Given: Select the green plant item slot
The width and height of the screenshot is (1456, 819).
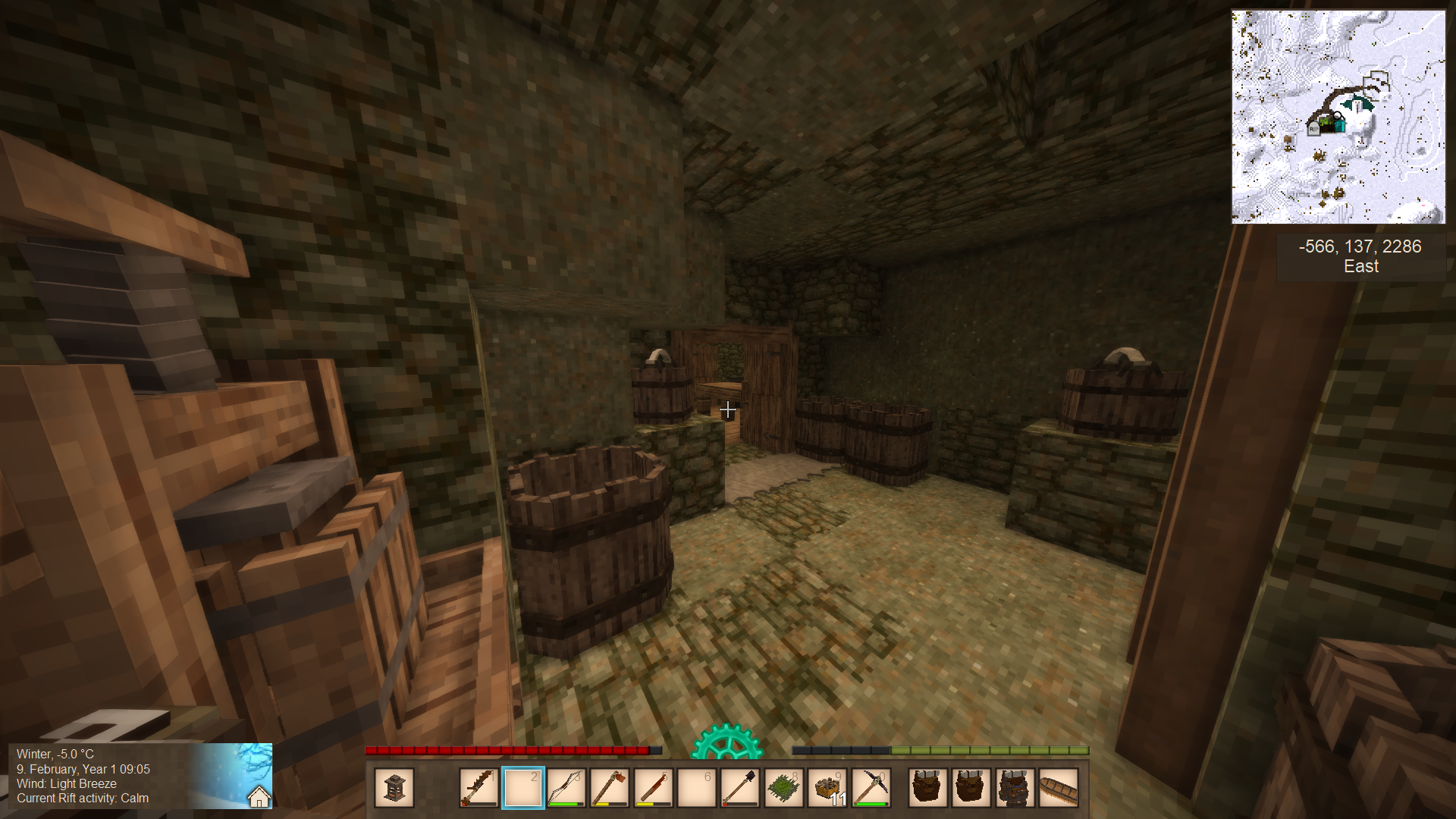Looking at the screenshot, I should tap(783, 788).
